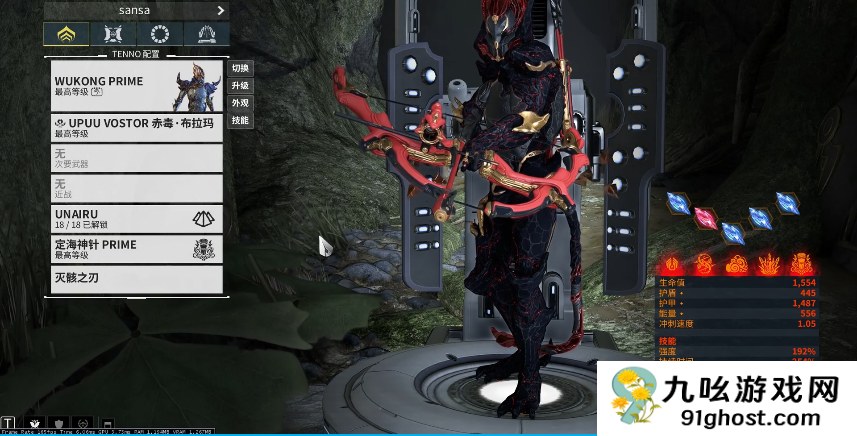Choose the empty secondary weapon slot
Viewport: 857px width, 436px height.
pos(135,157)
